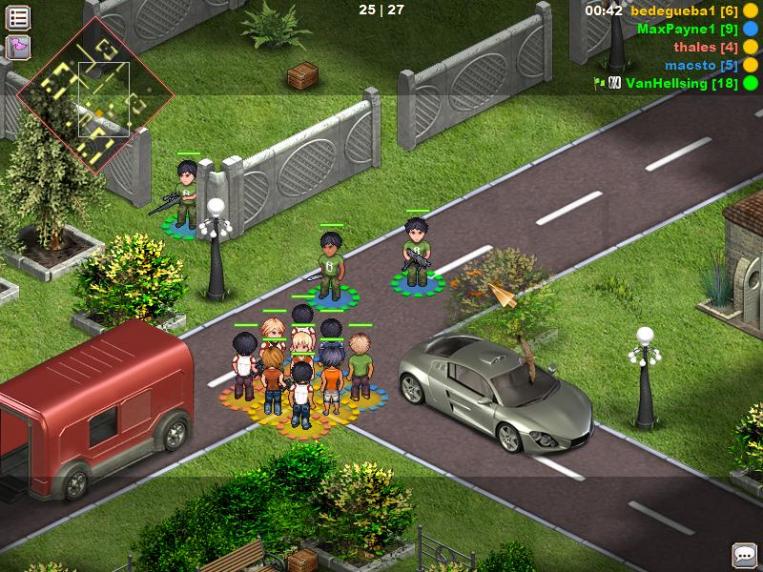
Task: Open the list menu button
Action: (x=18, y=17)
